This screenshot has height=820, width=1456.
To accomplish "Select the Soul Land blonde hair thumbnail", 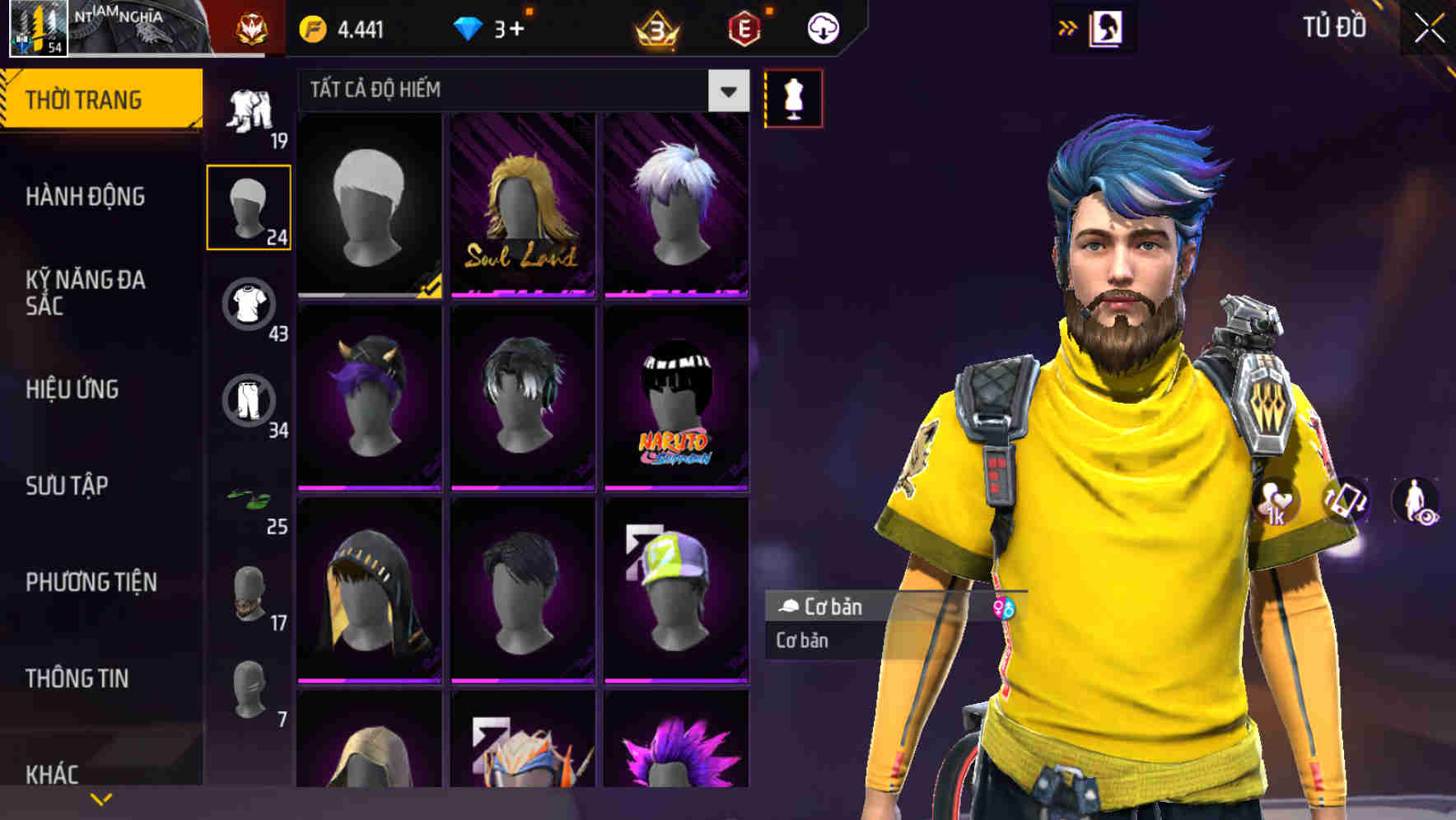I will (x=521, y=207).
